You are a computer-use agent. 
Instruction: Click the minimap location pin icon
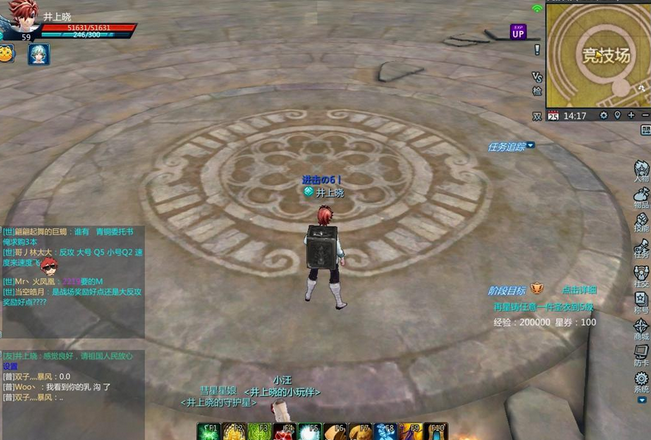pos(618,116)
